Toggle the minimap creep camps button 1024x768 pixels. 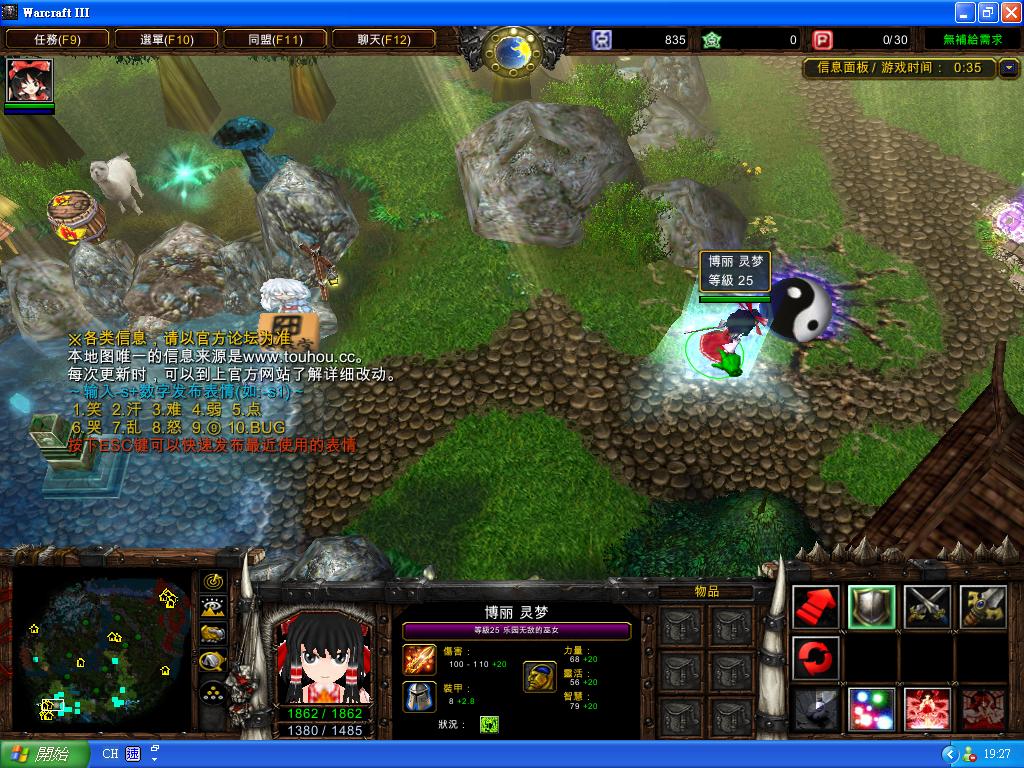(212, 660)
